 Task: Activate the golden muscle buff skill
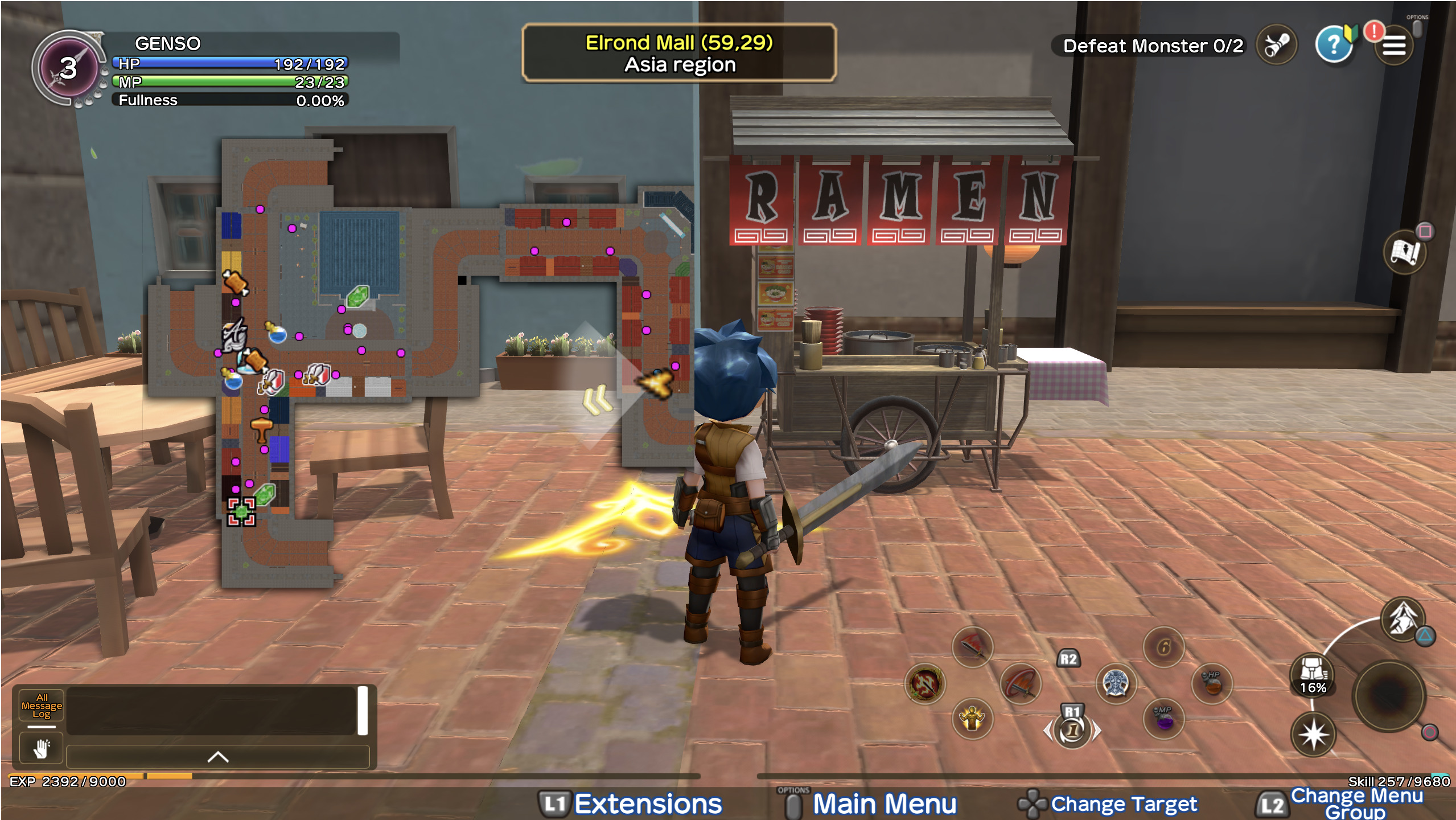pyautogui.click(x=972, y=719)
